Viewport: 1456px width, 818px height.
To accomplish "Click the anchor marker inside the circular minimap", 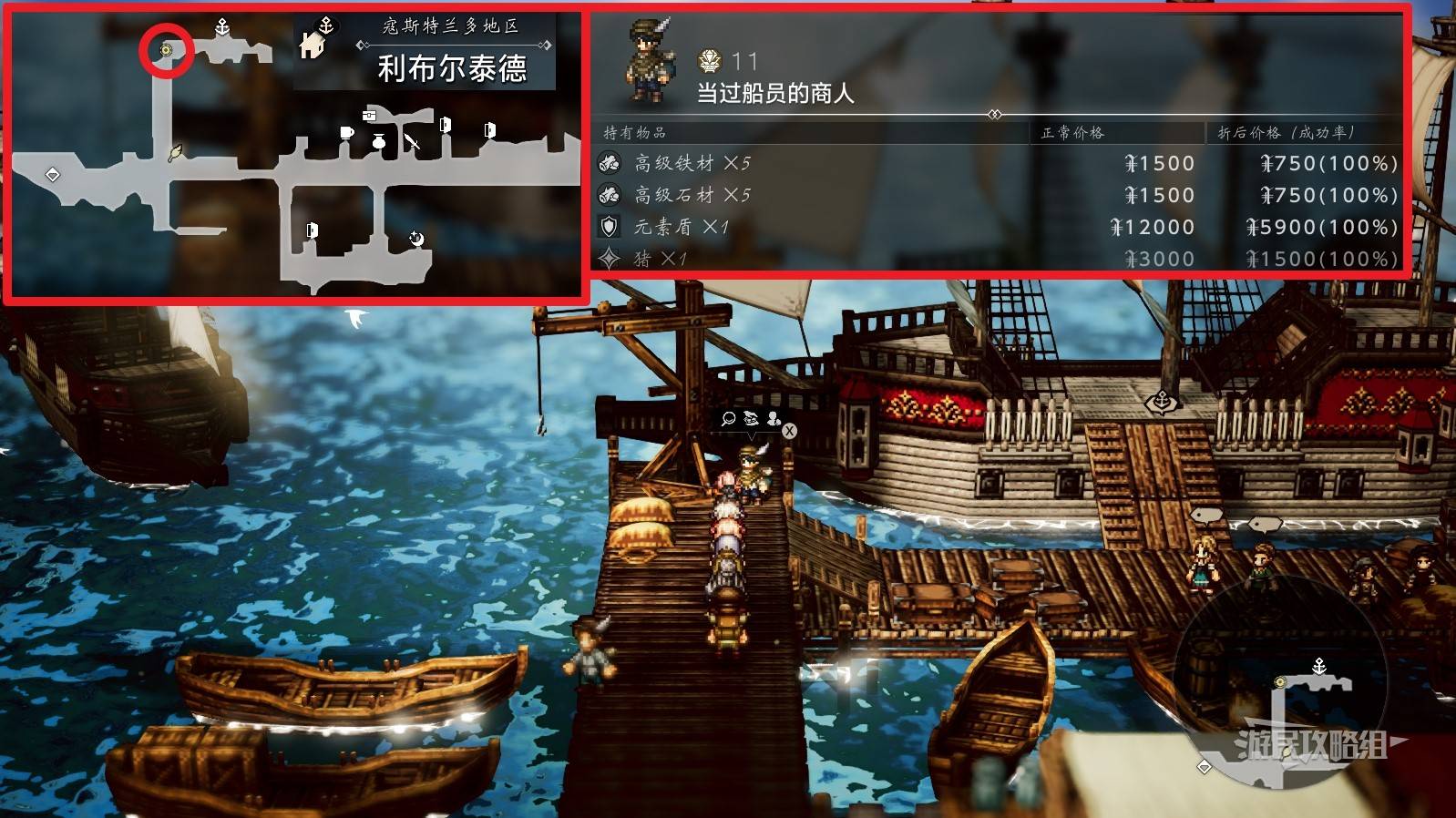I will coord(1318,667).
